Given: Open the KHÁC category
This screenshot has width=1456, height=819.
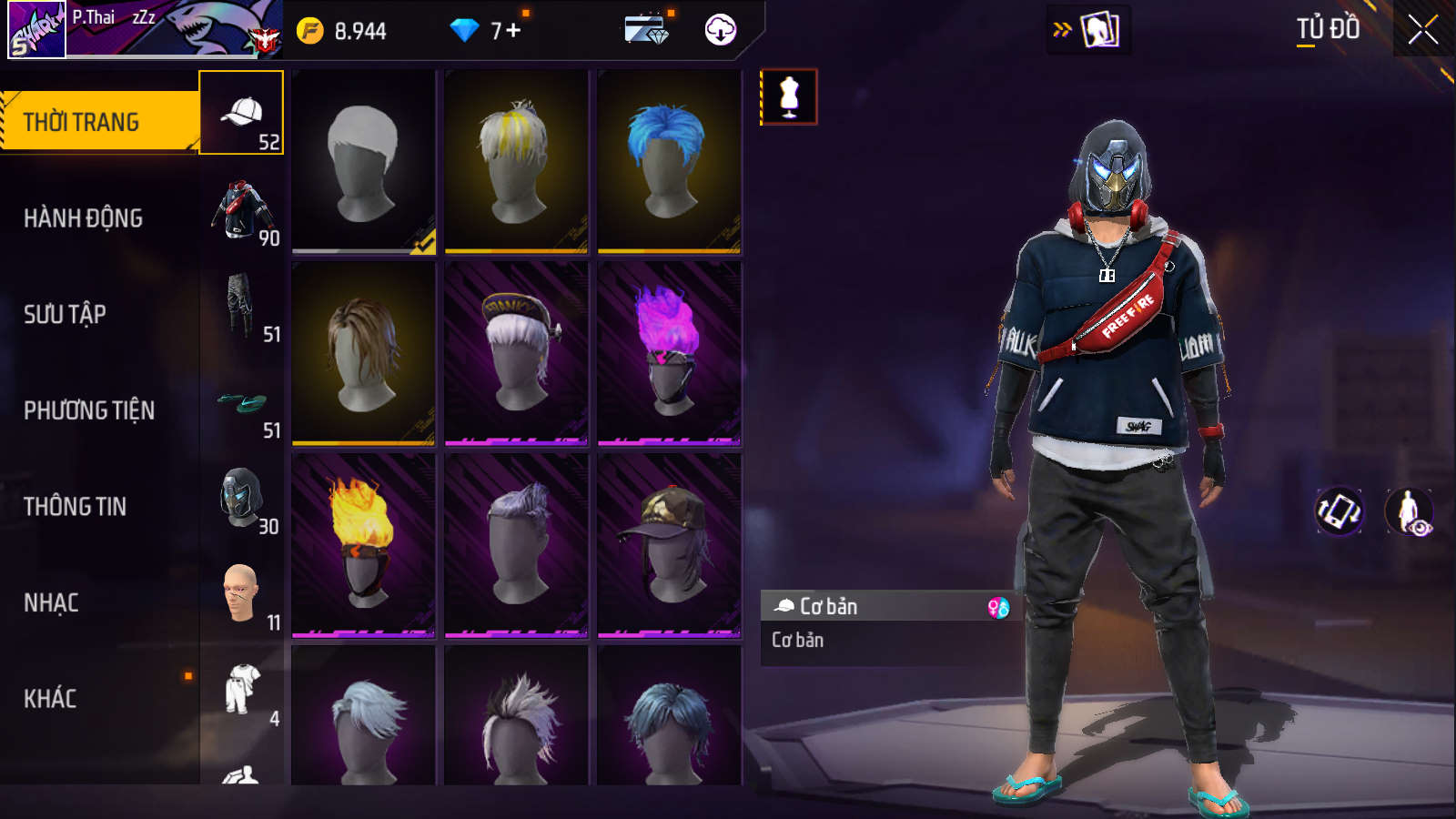Looking at the screenshot, I should click(x=50, y=699).
